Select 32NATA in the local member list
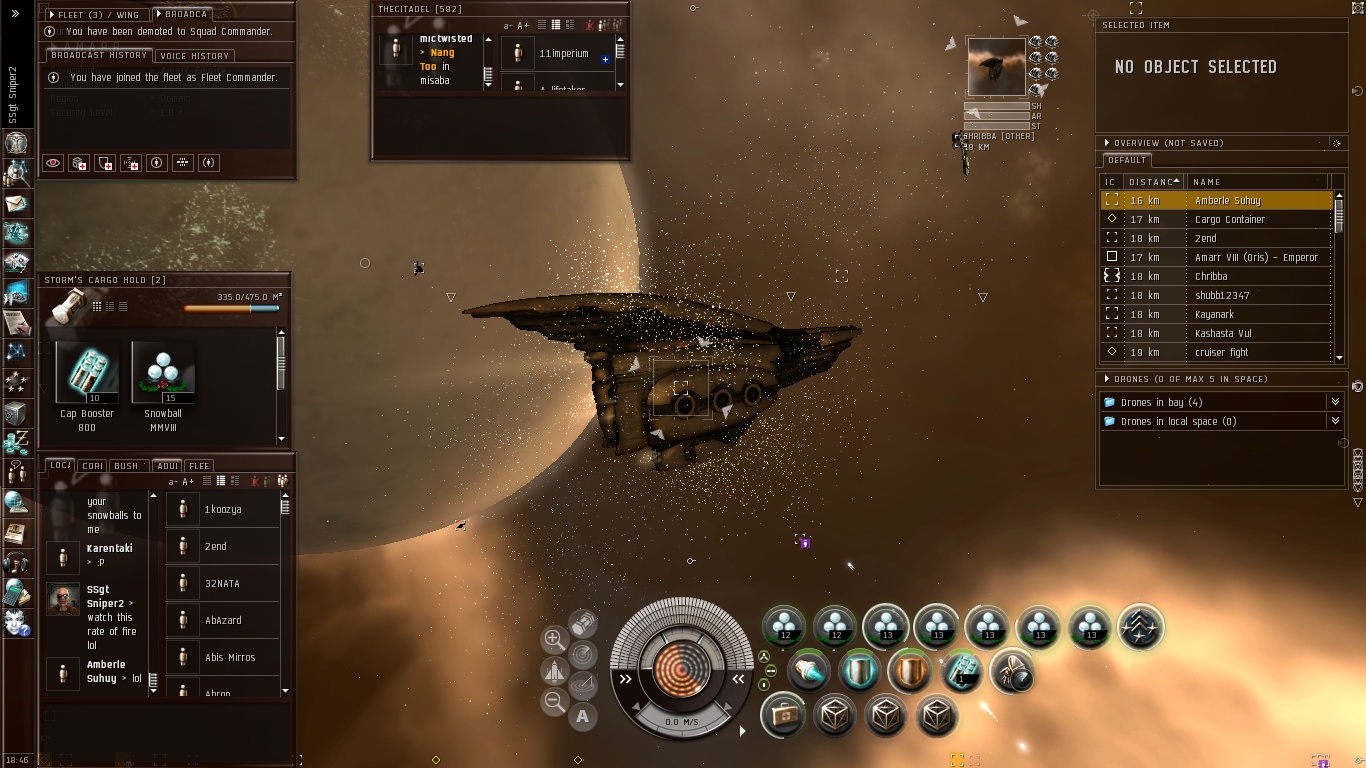The width and height of the screenshot is (1366, 768). tap(222, 583)
